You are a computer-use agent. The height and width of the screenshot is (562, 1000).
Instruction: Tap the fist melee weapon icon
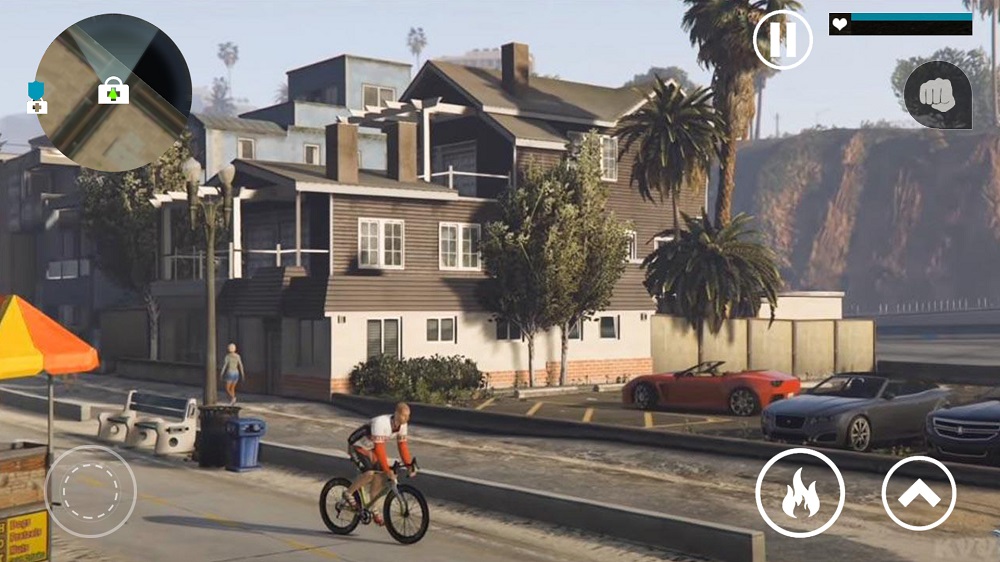[x=937, y=94]
